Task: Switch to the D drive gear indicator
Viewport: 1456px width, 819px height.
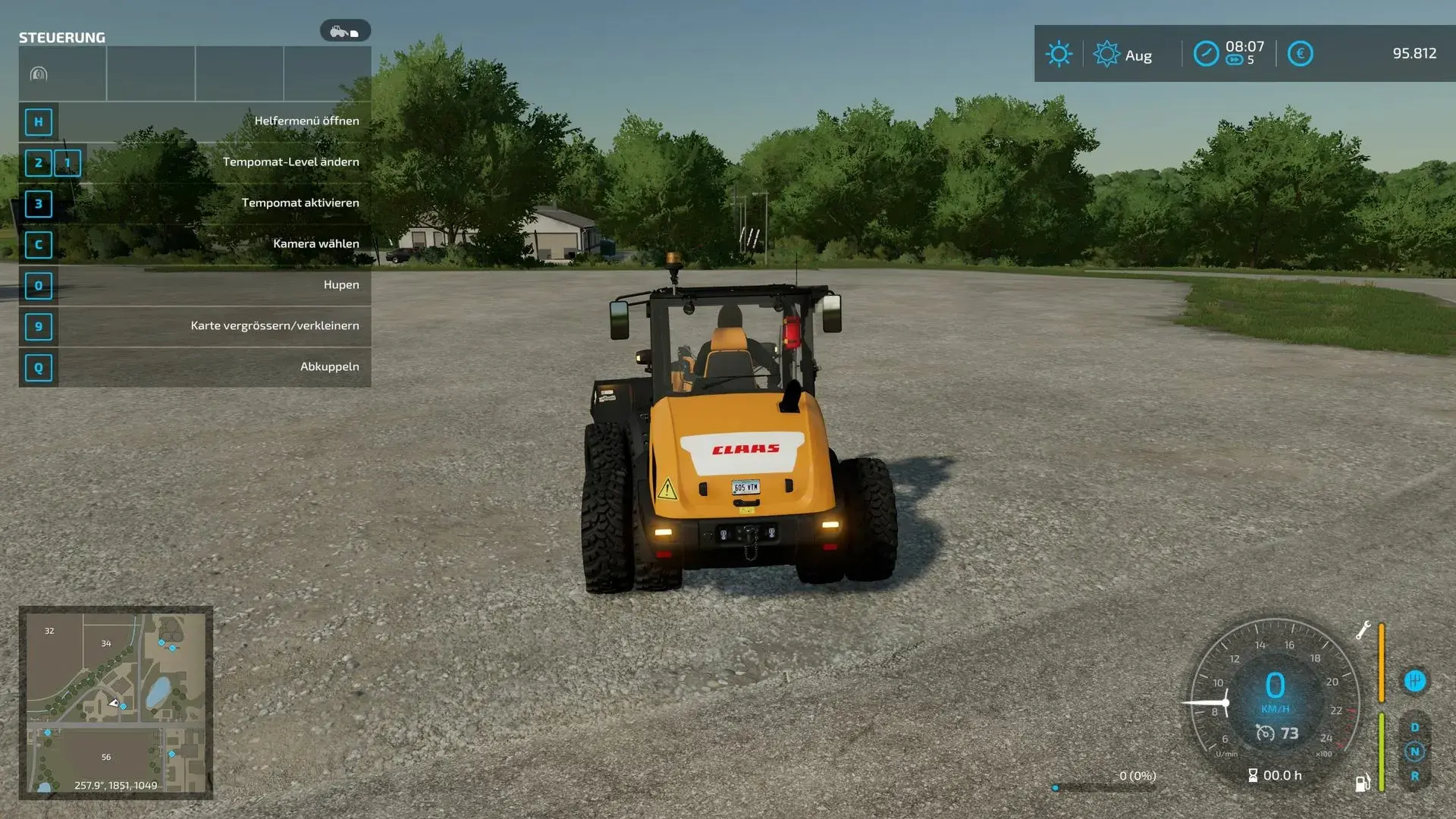Action: [1414, 727]
